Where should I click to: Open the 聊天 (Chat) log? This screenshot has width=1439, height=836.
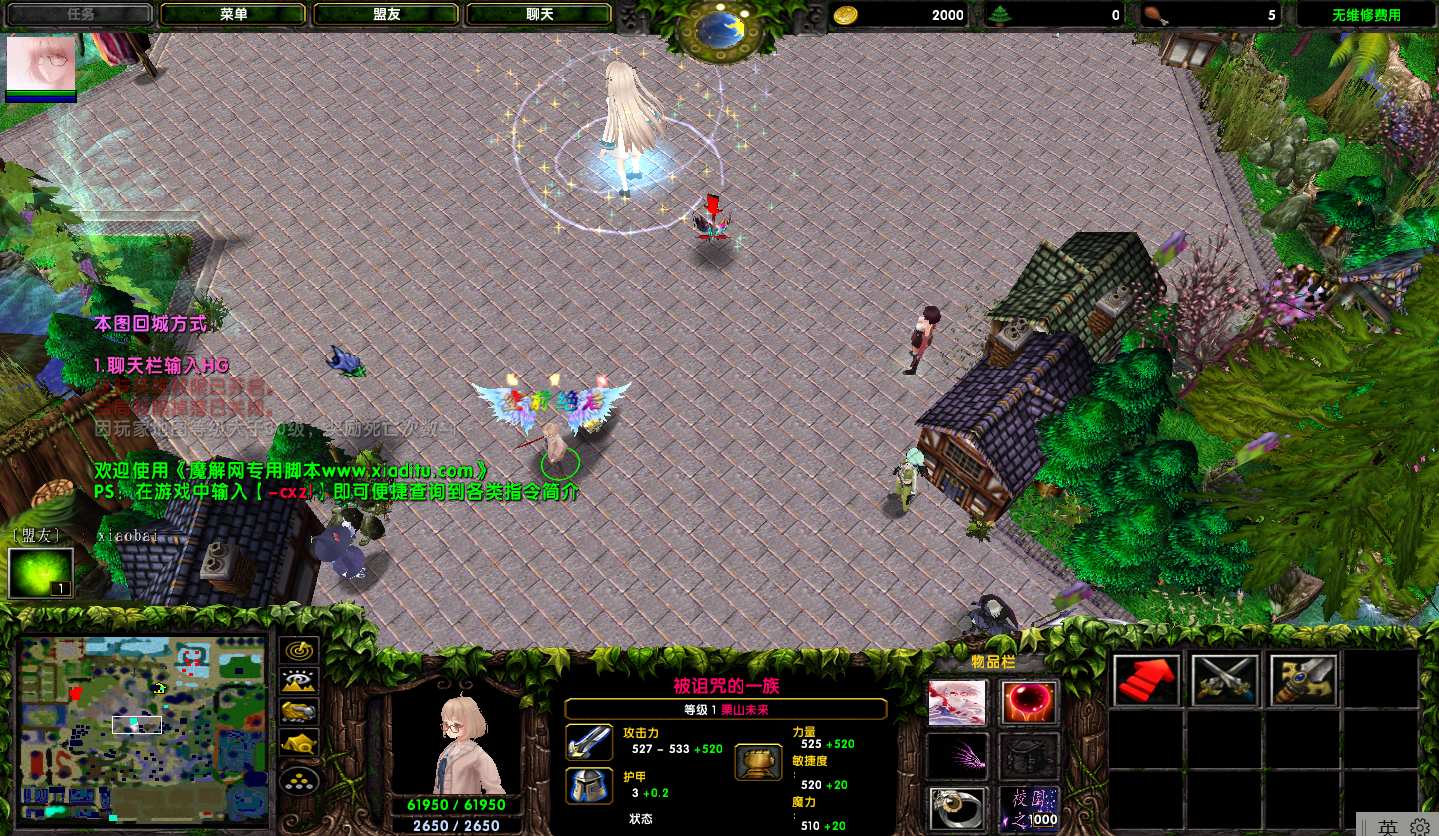point(539,15)
